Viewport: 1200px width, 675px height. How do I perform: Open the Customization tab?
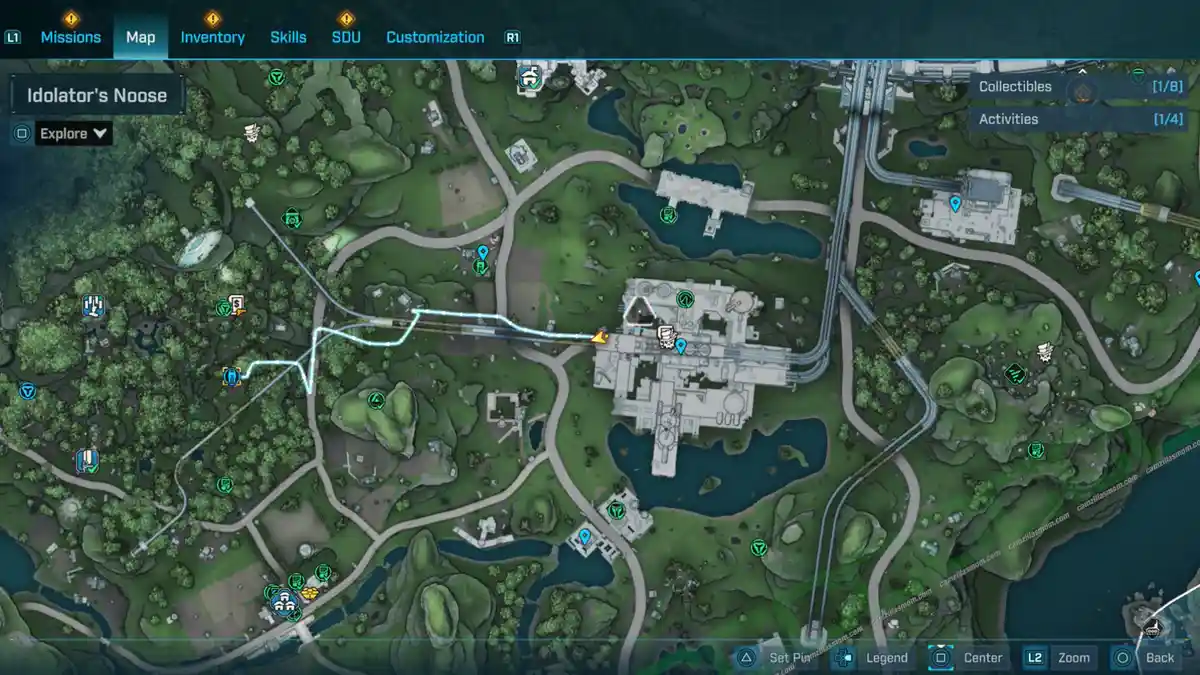tap(435, 37)
